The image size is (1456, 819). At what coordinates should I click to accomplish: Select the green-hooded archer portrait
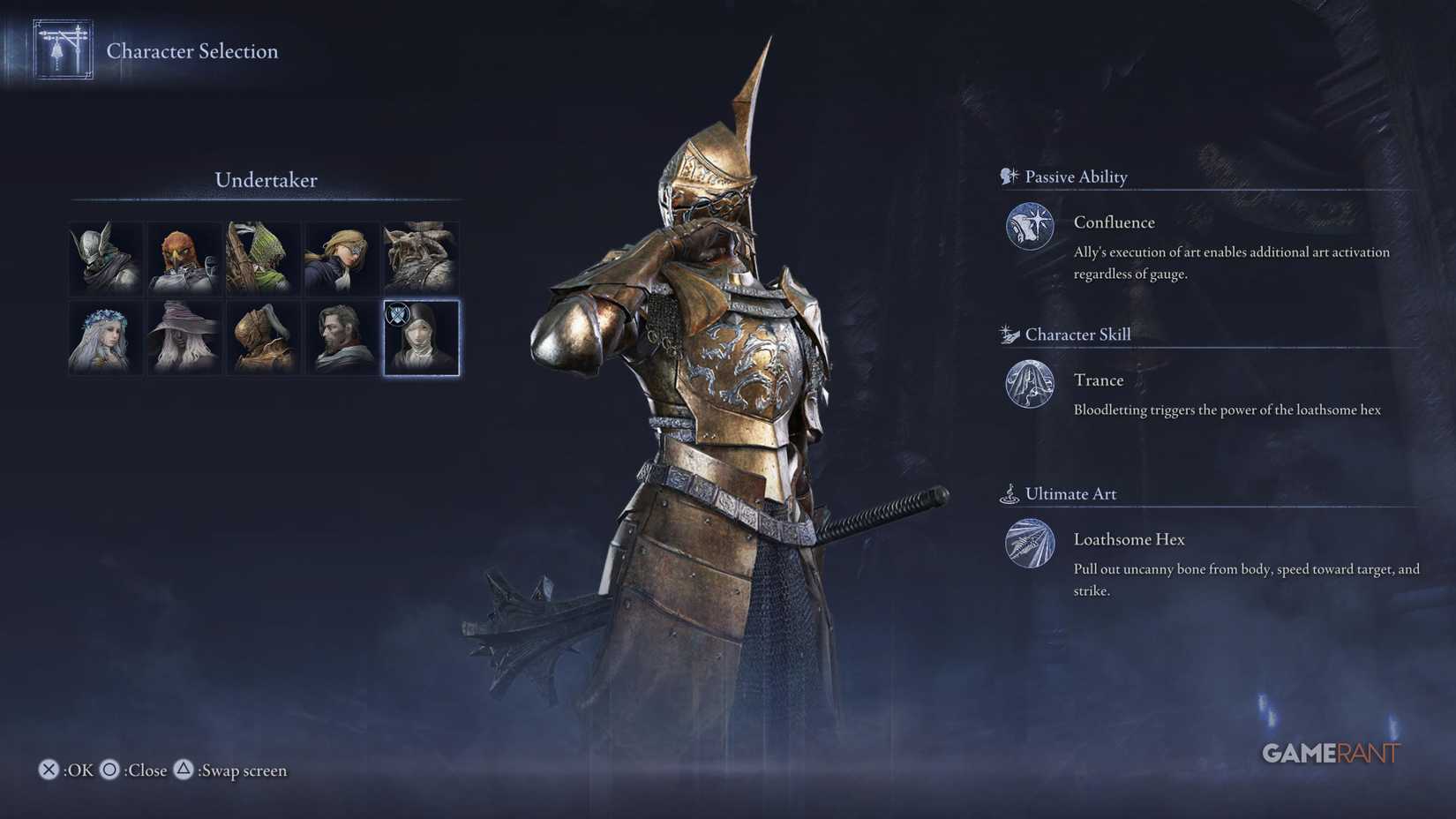pyautogui.click(x=263, y=258)
